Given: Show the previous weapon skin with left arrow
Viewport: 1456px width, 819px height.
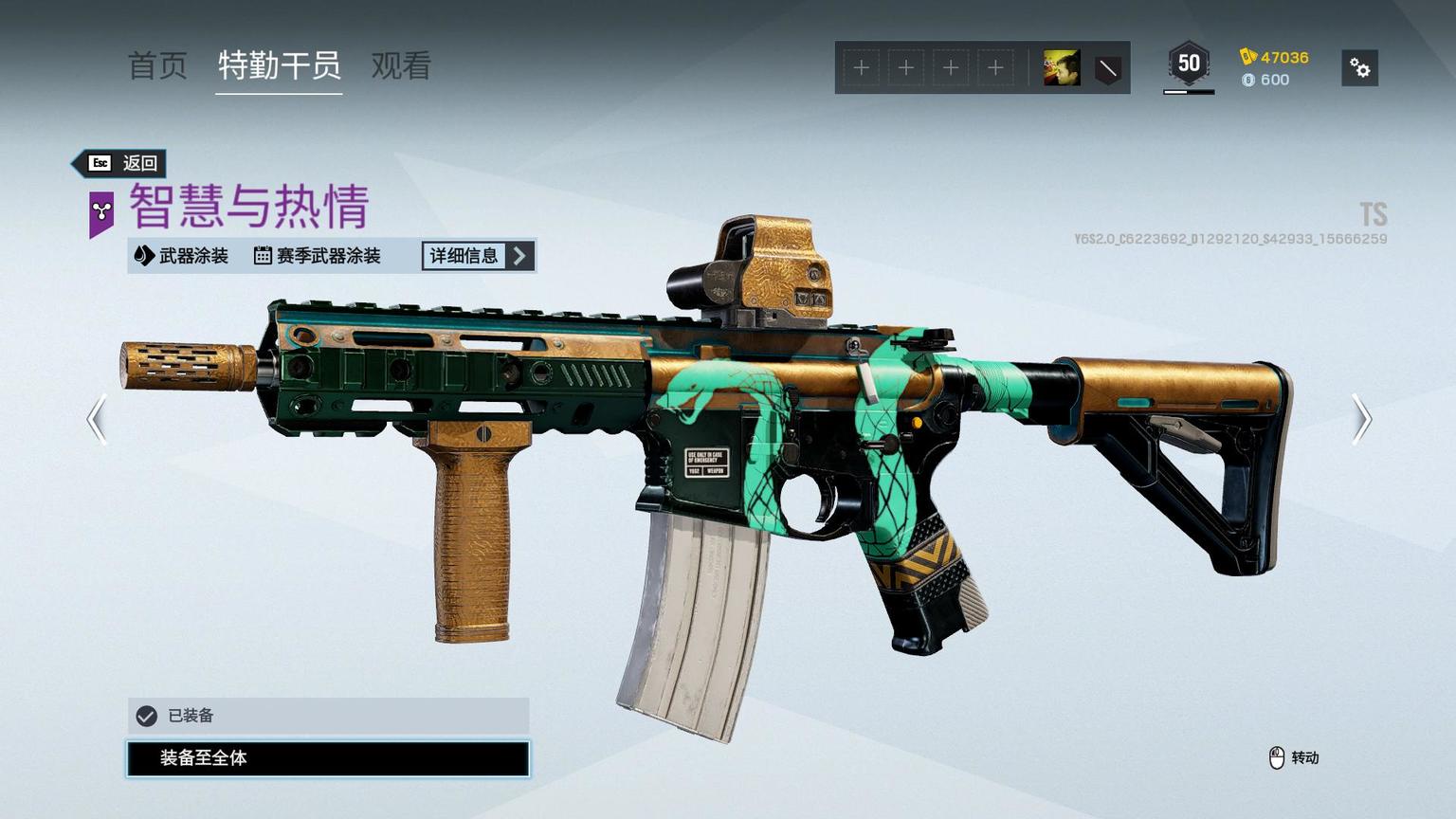Looking at the screenshot, I should 97,419.
